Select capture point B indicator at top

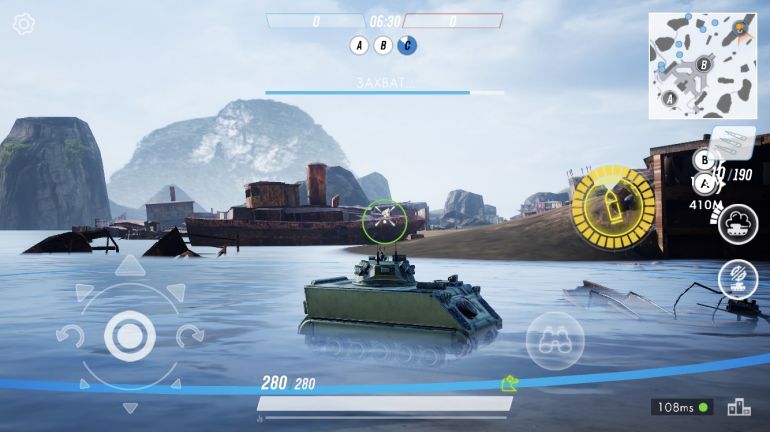pyautogui.click(x=383, y=45)
